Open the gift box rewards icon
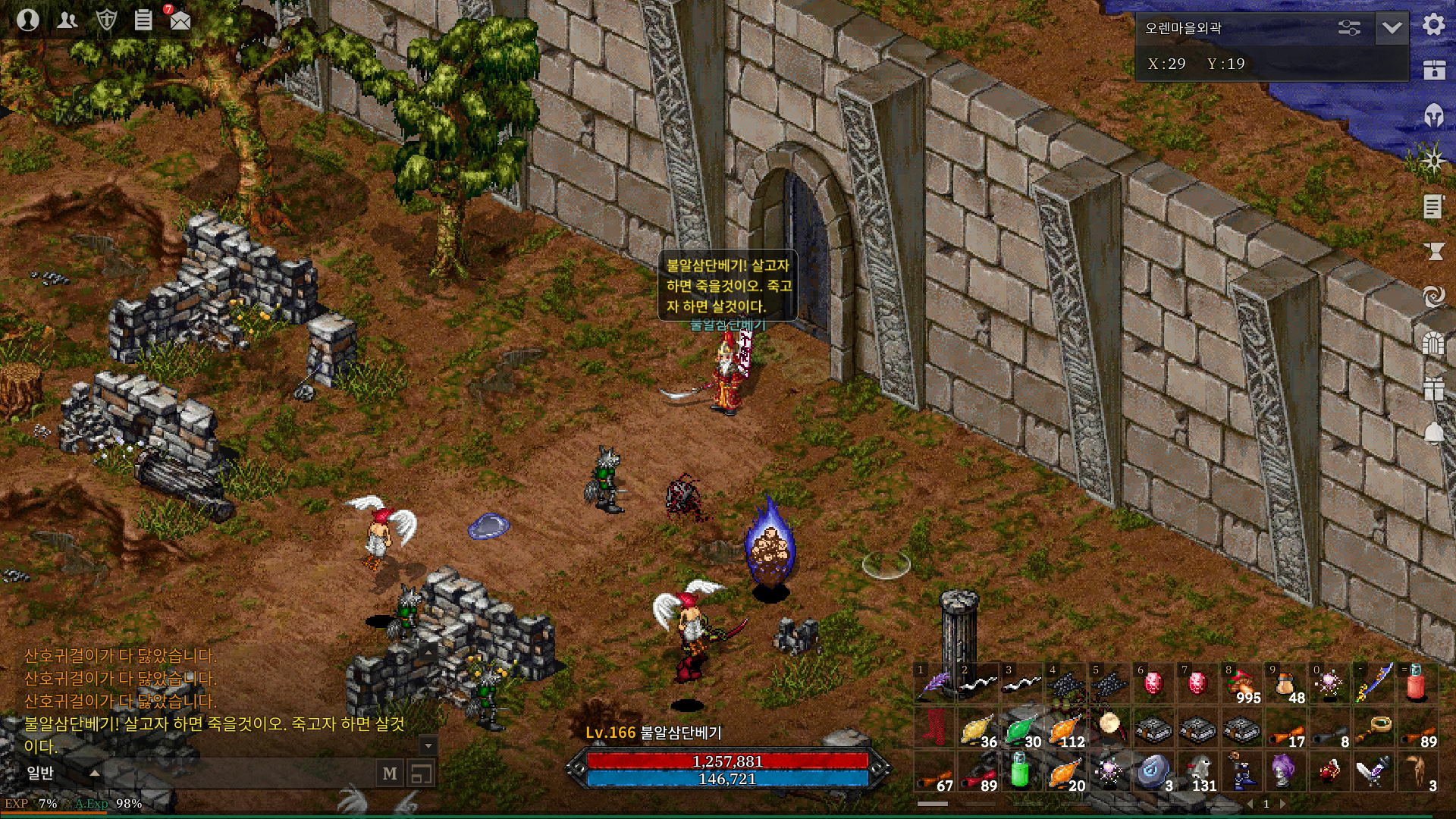Viewport: 1456px width, 819px height. [x=1433, y=388]
